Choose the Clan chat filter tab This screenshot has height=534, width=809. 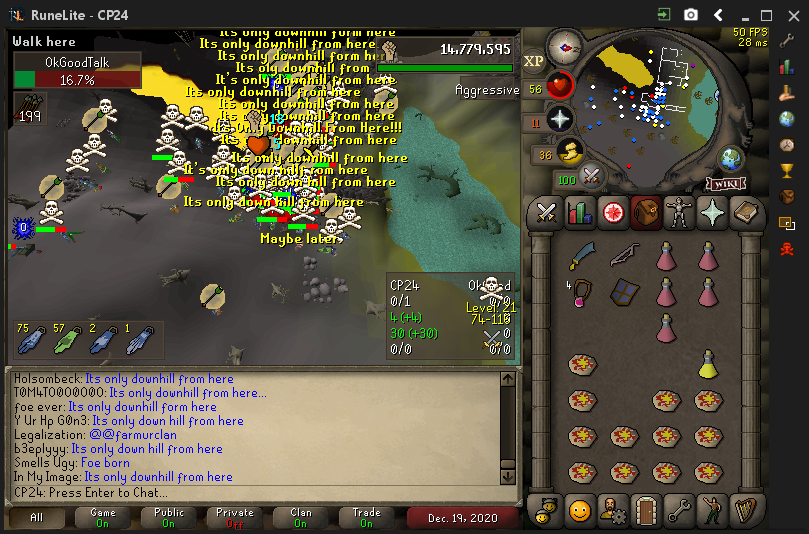point(301,518)
